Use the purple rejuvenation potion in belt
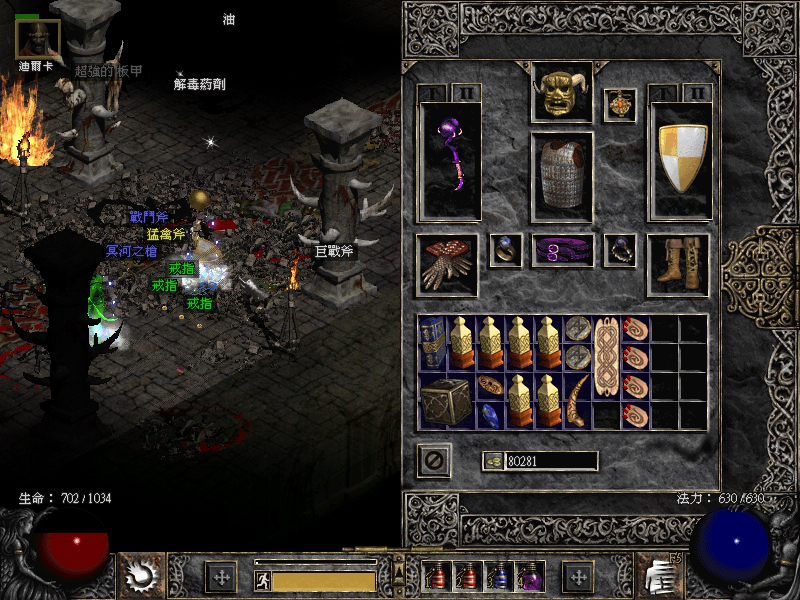The image size is (800, 600). 527,577
